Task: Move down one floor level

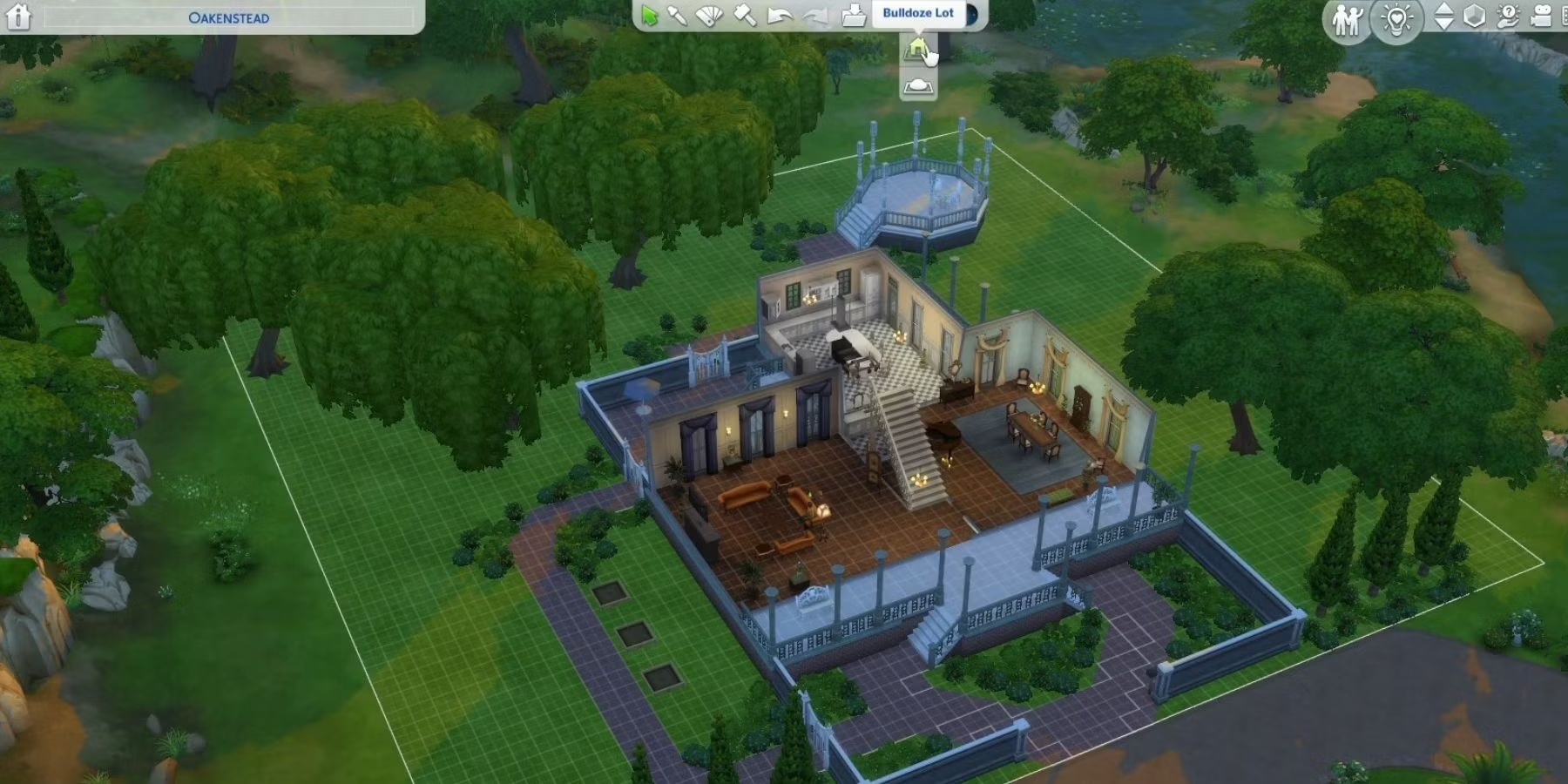Action: 1443,24
